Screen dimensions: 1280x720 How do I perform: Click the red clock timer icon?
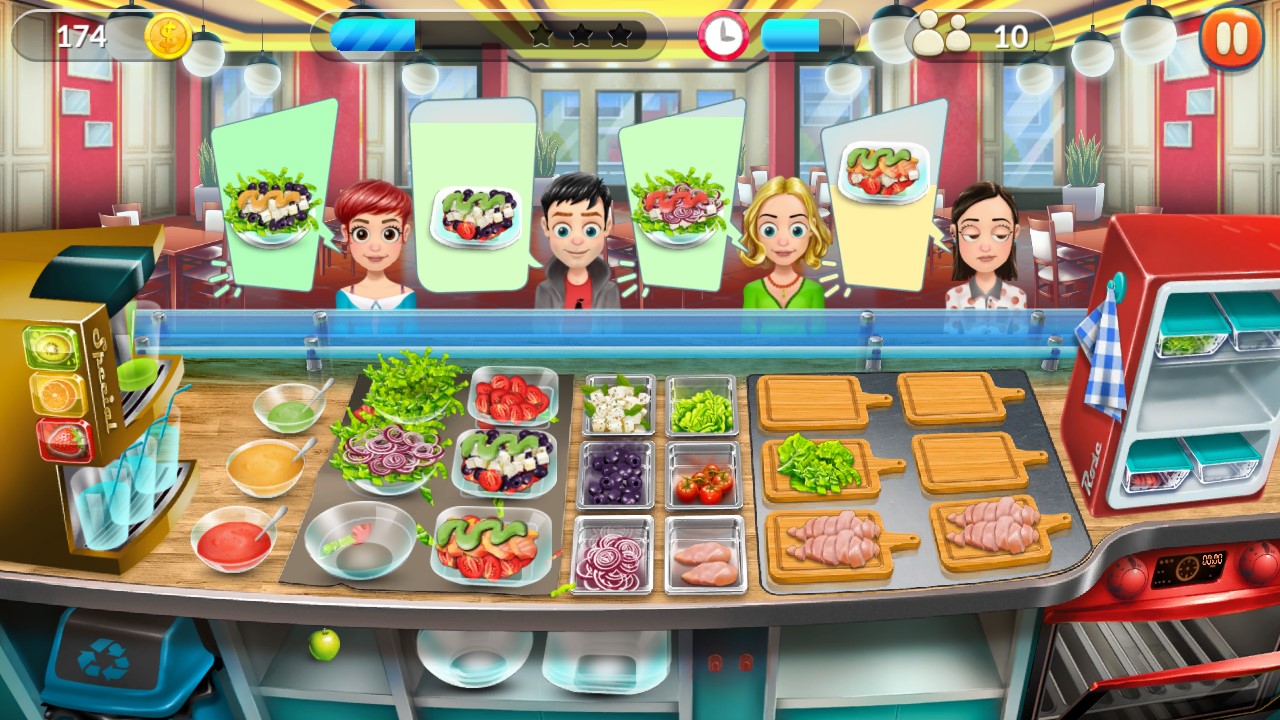[x=722, y=33]
